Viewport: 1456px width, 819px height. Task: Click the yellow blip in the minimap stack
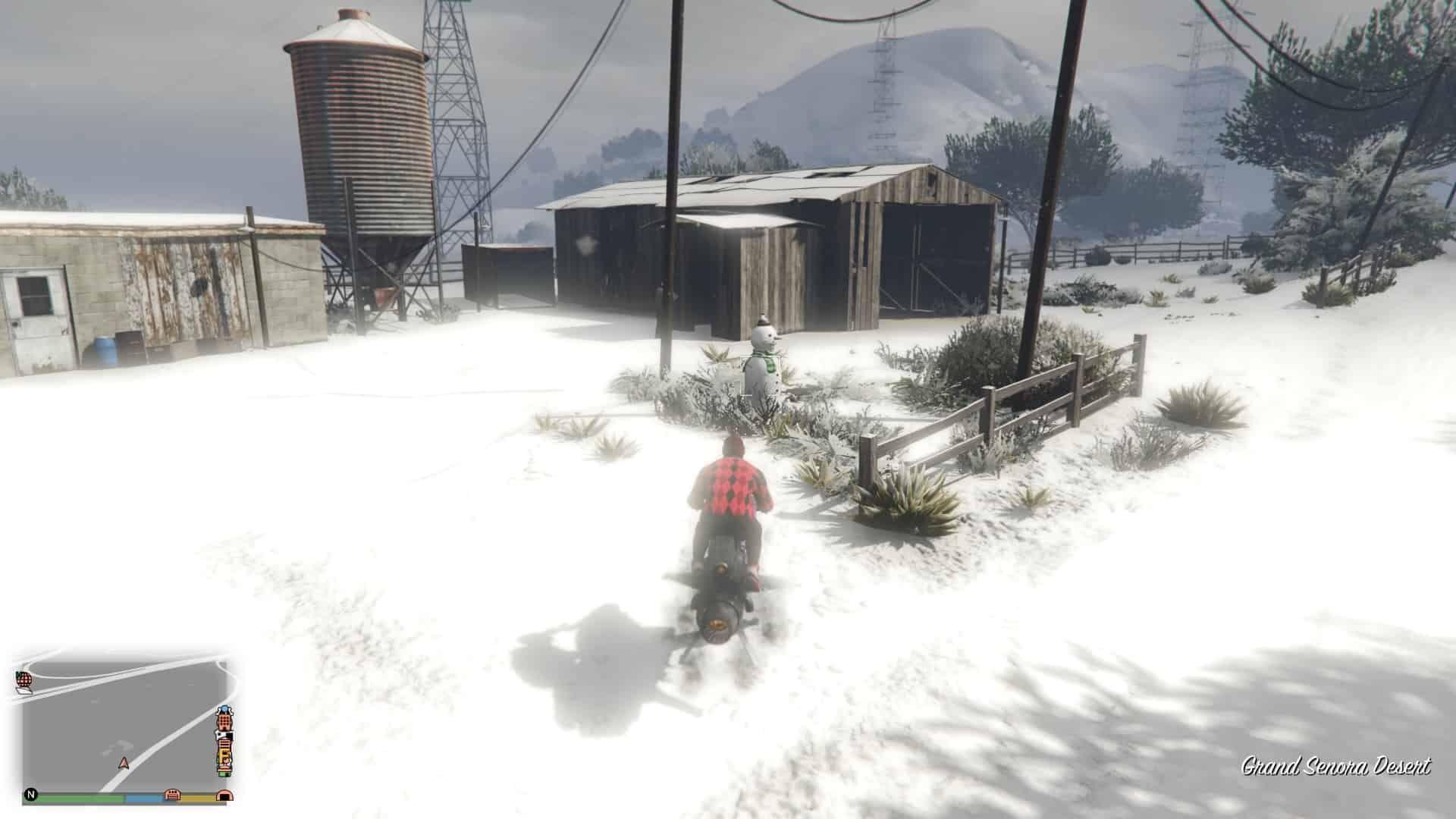224,753
